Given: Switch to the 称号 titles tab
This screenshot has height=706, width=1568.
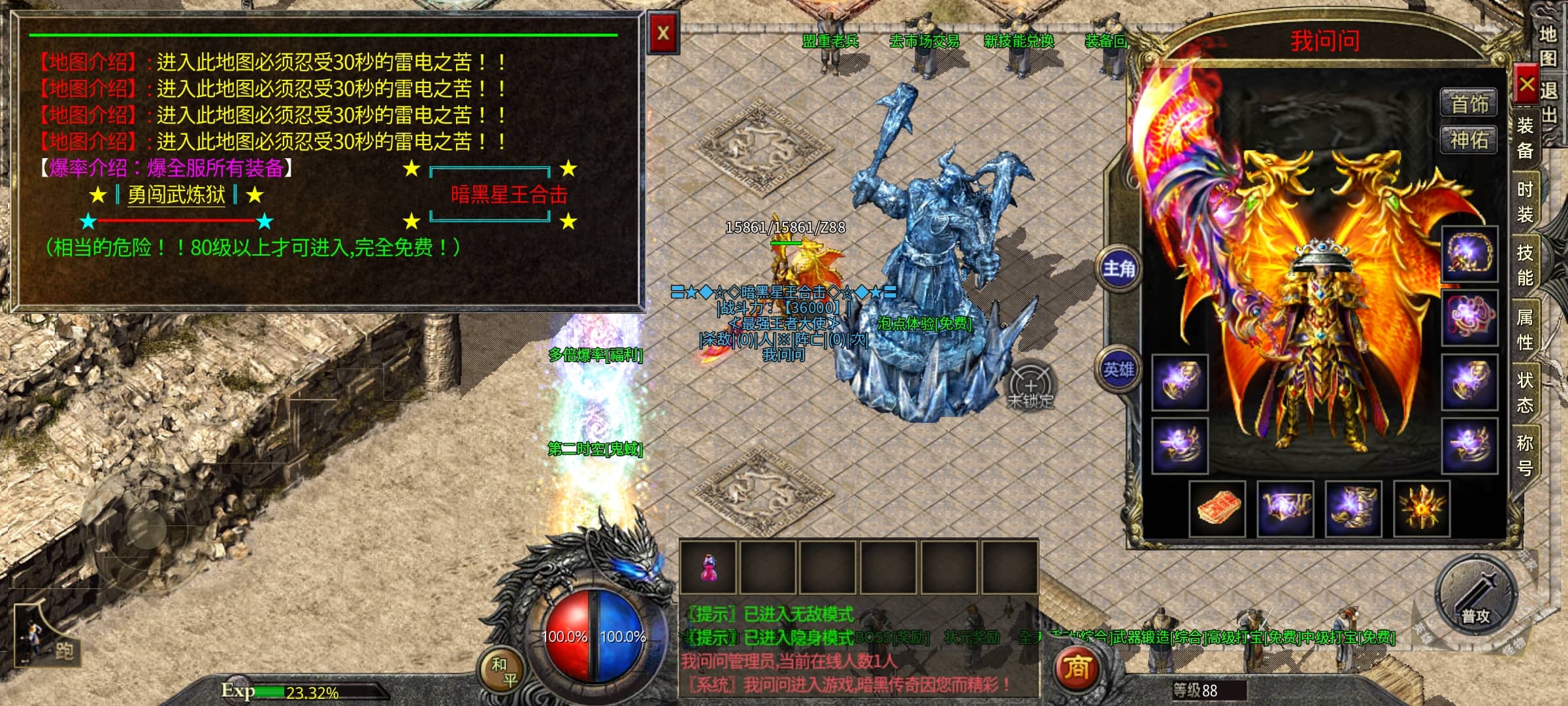Looking at the screenshot, I should (x=1525, y=455).
